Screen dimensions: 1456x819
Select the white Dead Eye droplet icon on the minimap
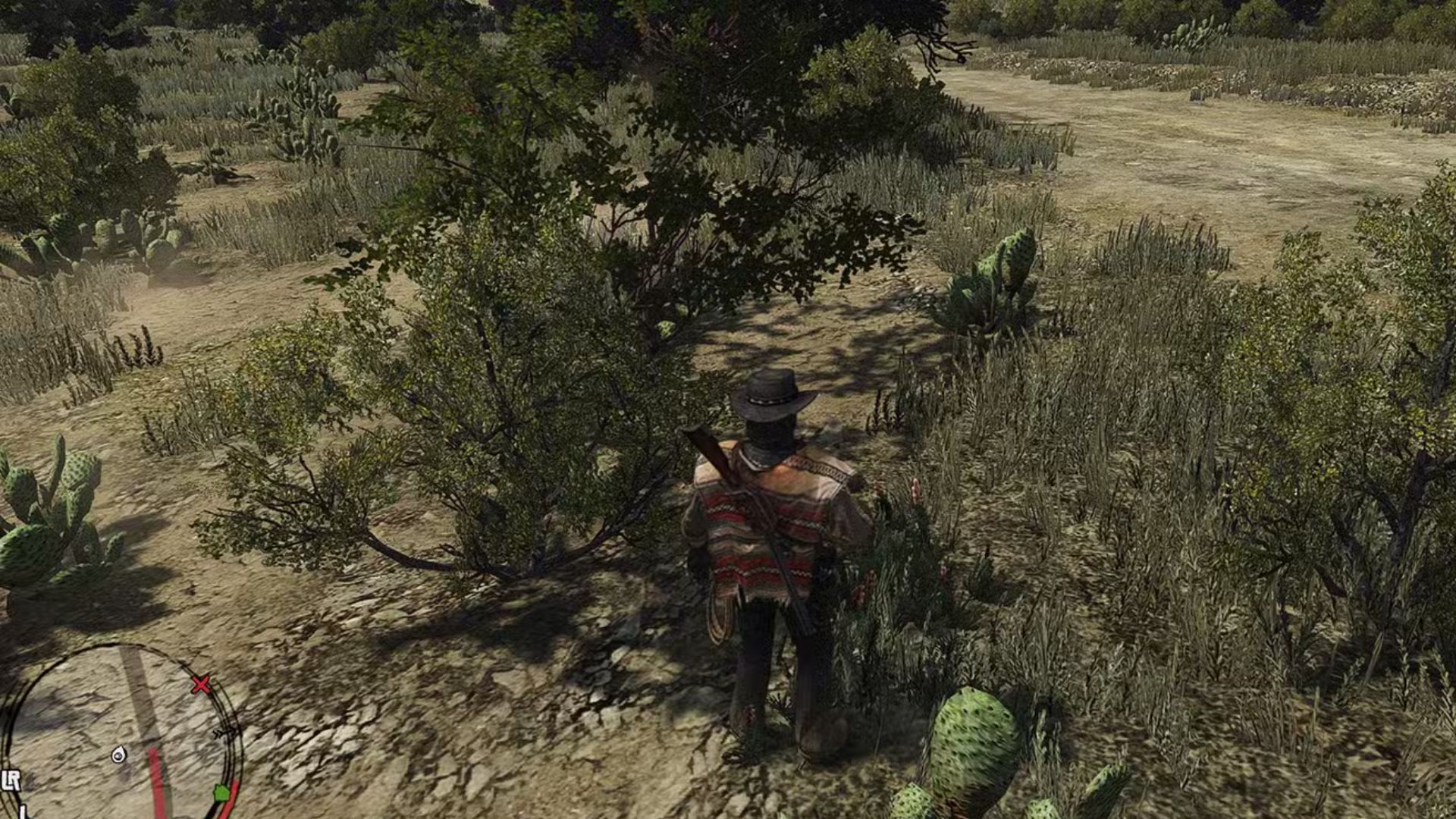pyautogui.click(x=119, y=755)
